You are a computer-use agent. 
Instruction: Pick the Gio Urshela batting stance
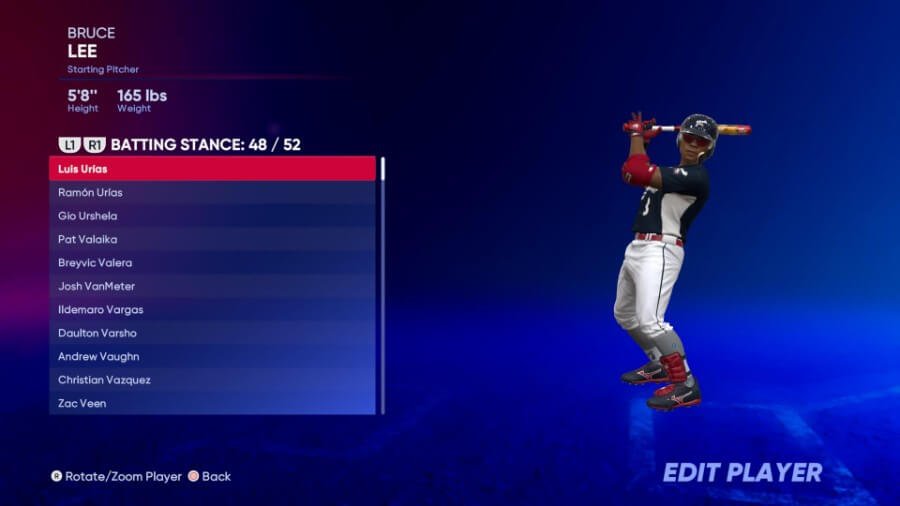pyautogui.click(x=212, y=216)
